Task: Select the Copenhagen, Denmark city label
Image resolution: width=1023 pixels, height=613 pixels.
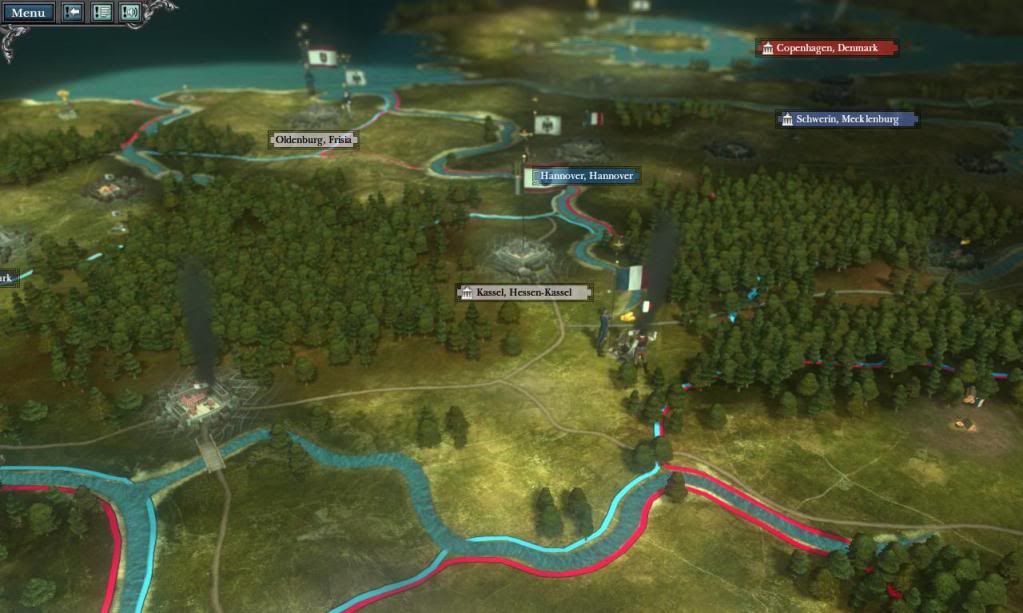Action: [827, 48]
